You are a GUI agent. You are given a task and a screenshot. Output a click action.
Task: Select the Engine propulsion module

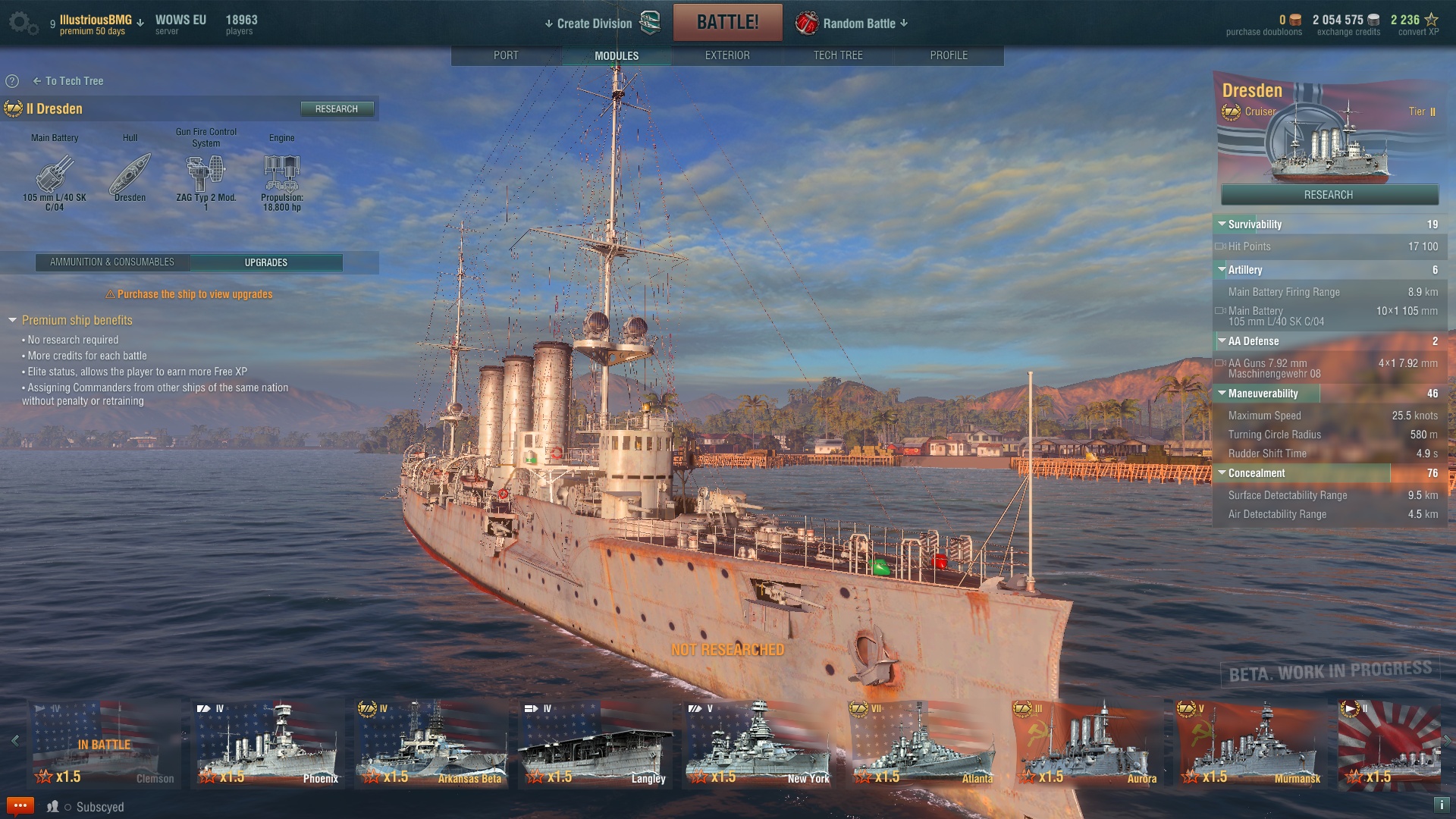click(x=281, y=175)
